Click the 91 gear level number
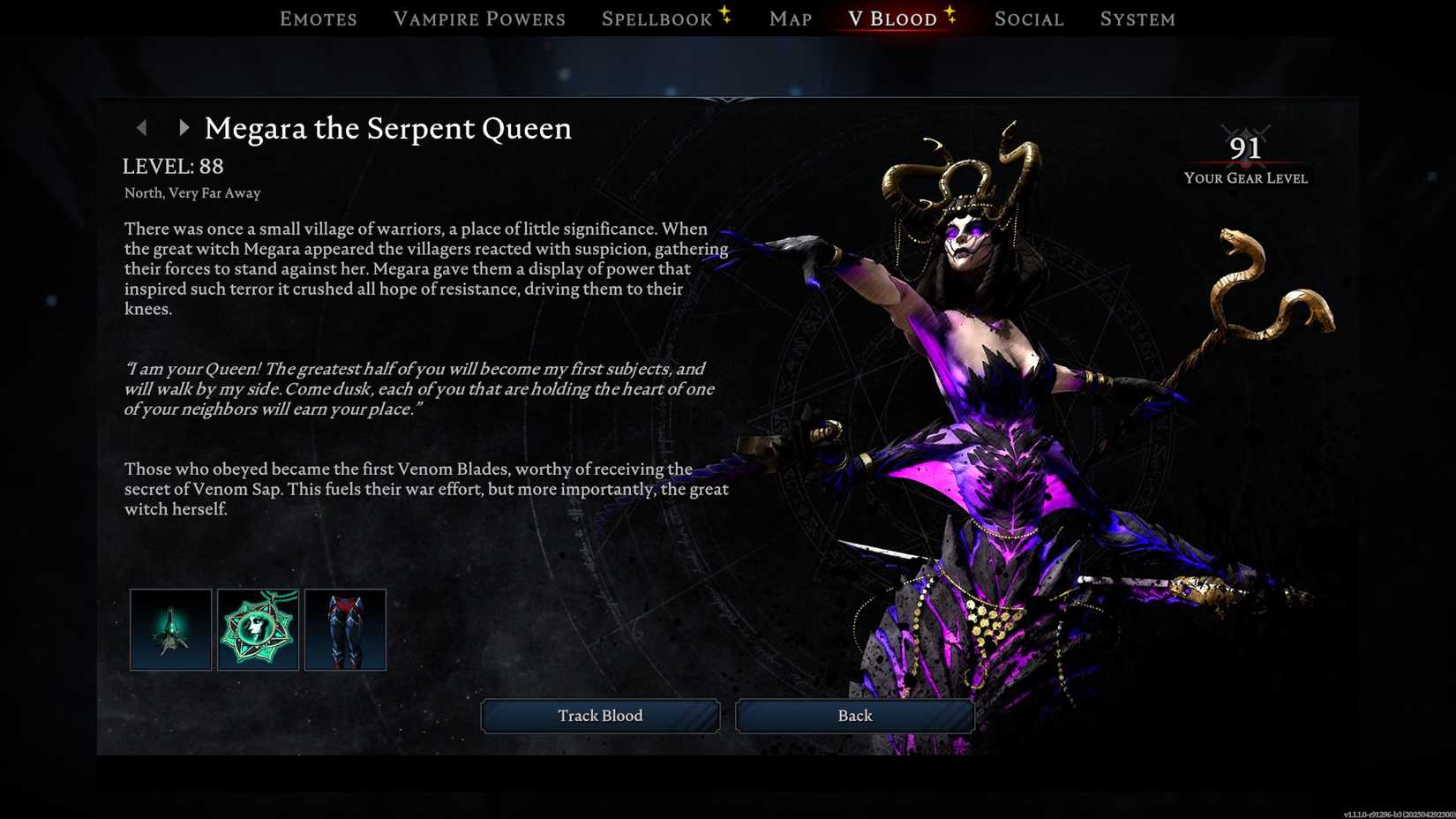Image resolution: width=1456 pixels, height=819 pixels. 1247,149
